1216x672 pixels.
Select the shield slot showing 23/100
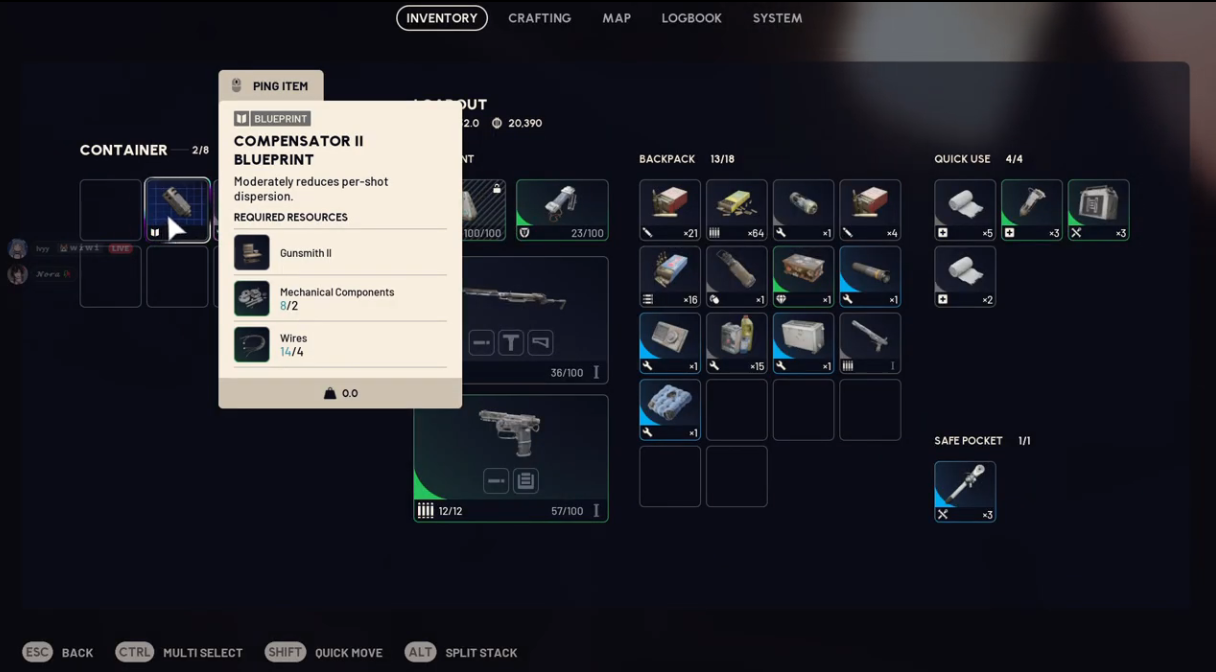(562, 210)
